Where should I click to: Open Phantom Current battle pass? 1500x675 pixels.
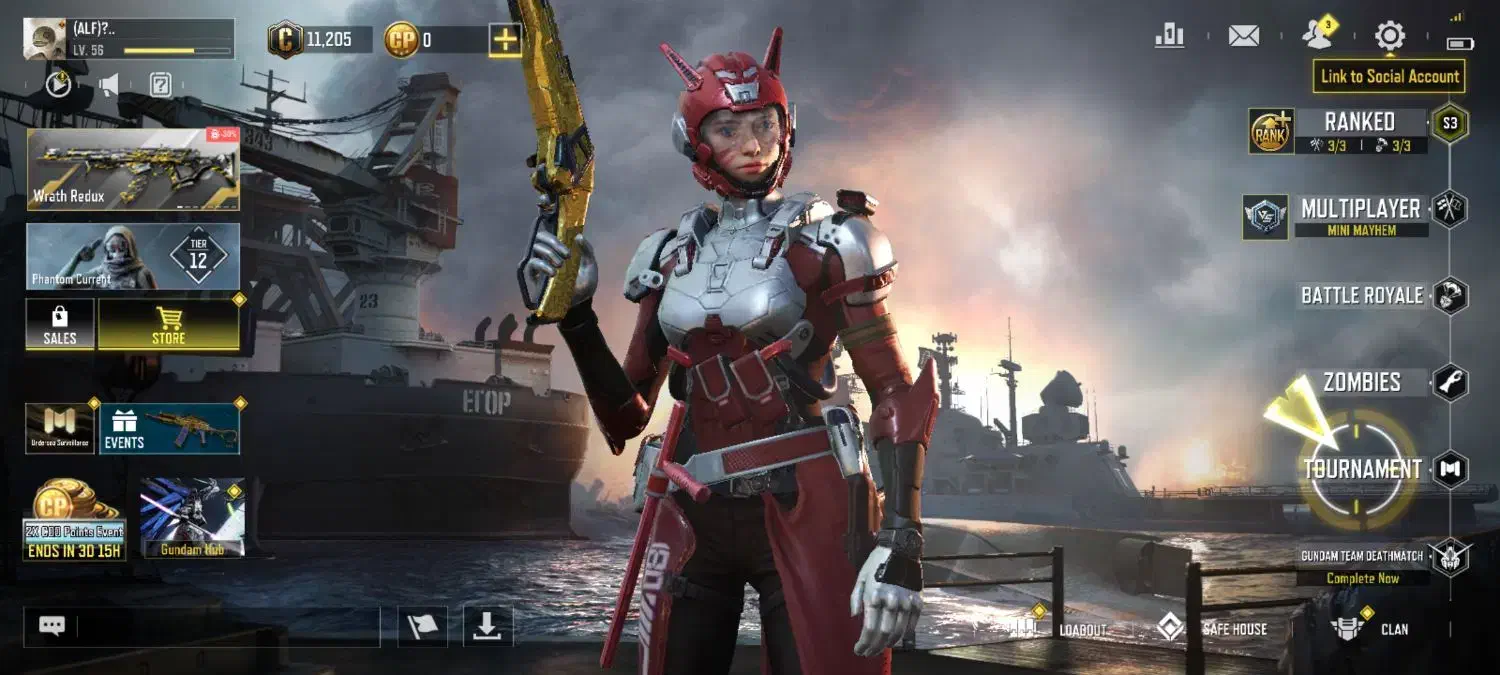(133, 257)
